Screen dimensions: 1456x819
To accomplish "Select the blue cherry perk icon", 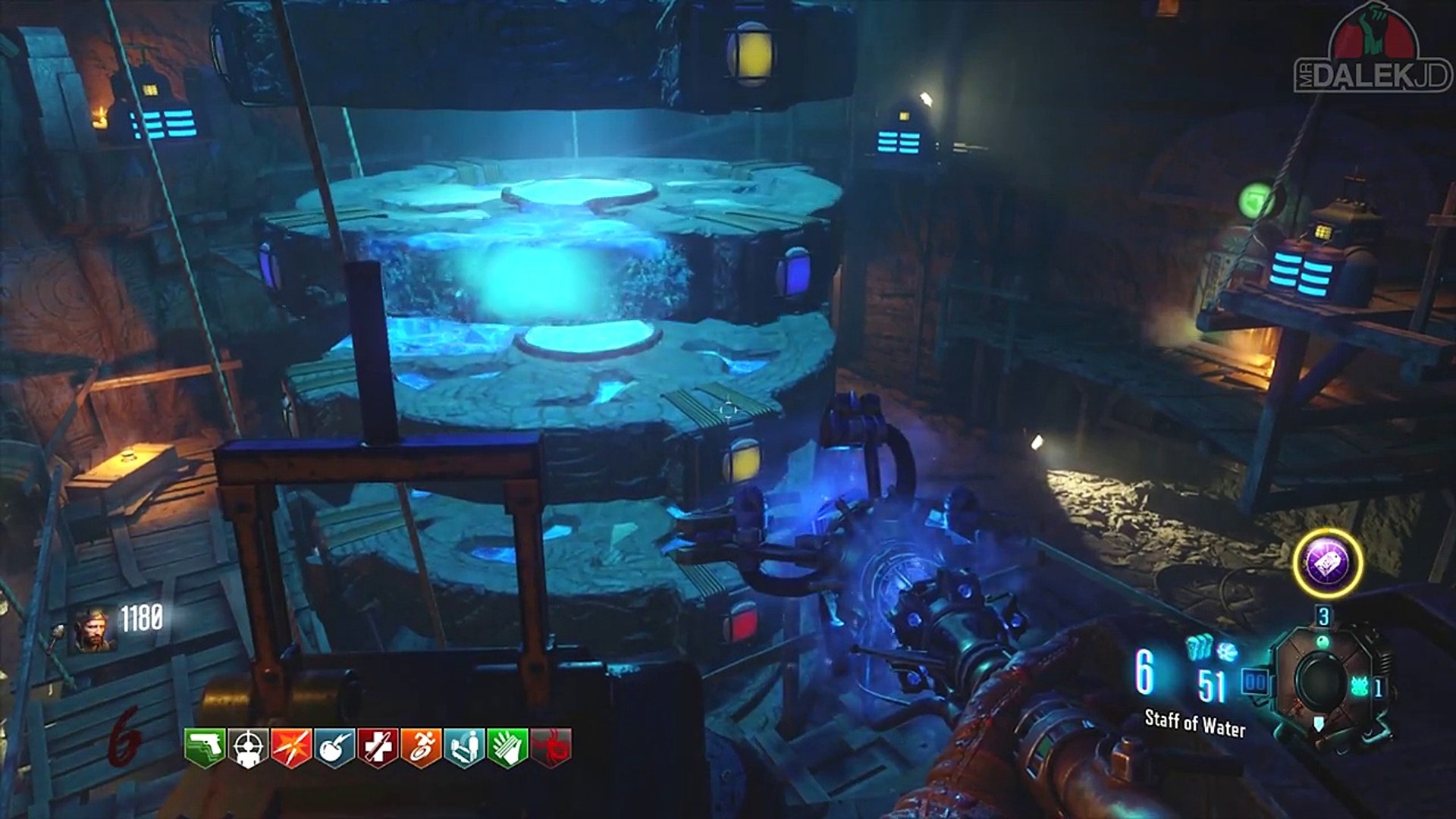I will tap(334, 748).
